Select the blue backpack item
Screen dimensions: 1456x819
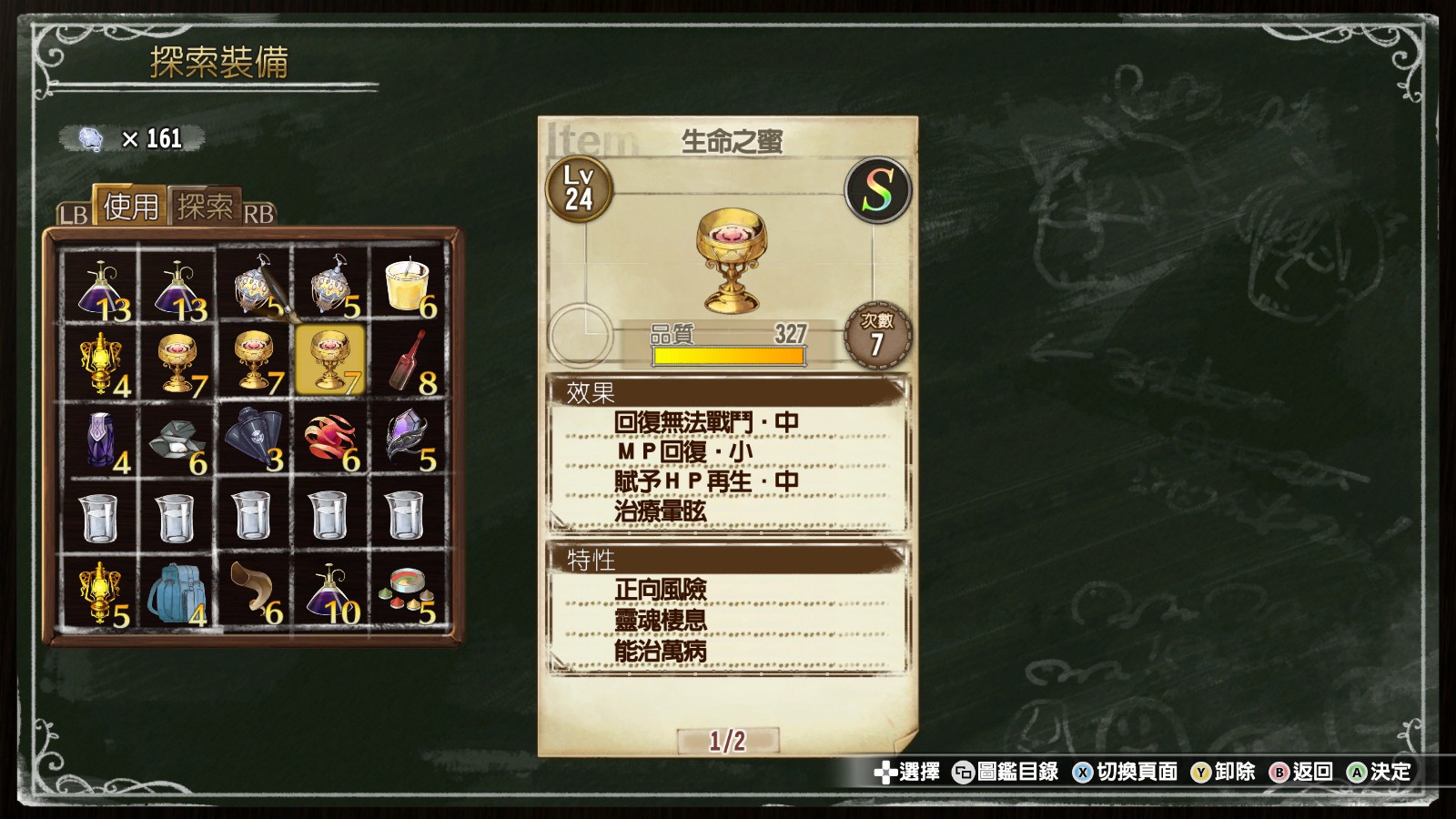pyautogui.click(x=177, y=591)
